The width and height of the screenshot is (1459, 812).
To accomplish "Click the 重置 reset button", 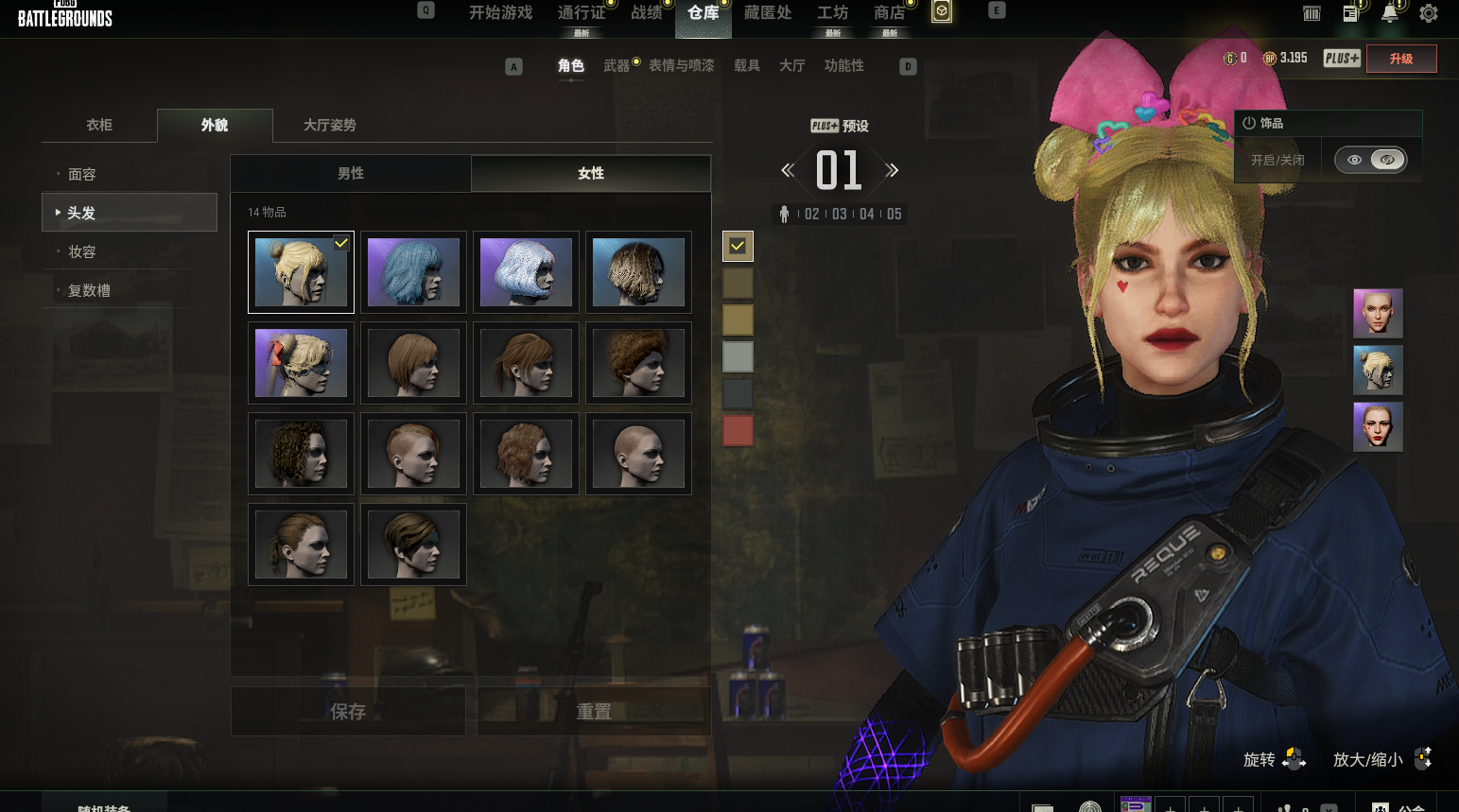I will point(594,712).
